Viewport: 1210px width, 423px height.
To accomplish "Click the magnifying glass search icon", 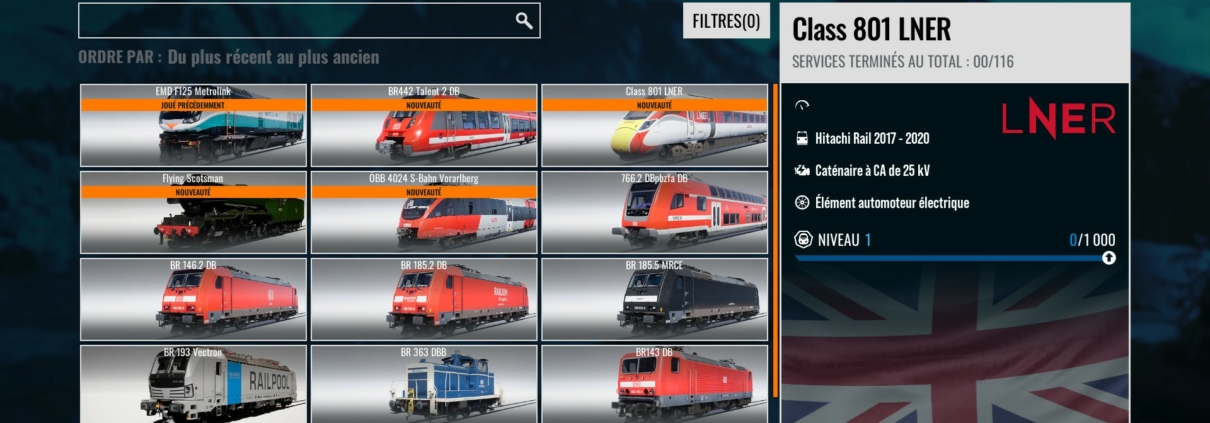I will point(524,21).
